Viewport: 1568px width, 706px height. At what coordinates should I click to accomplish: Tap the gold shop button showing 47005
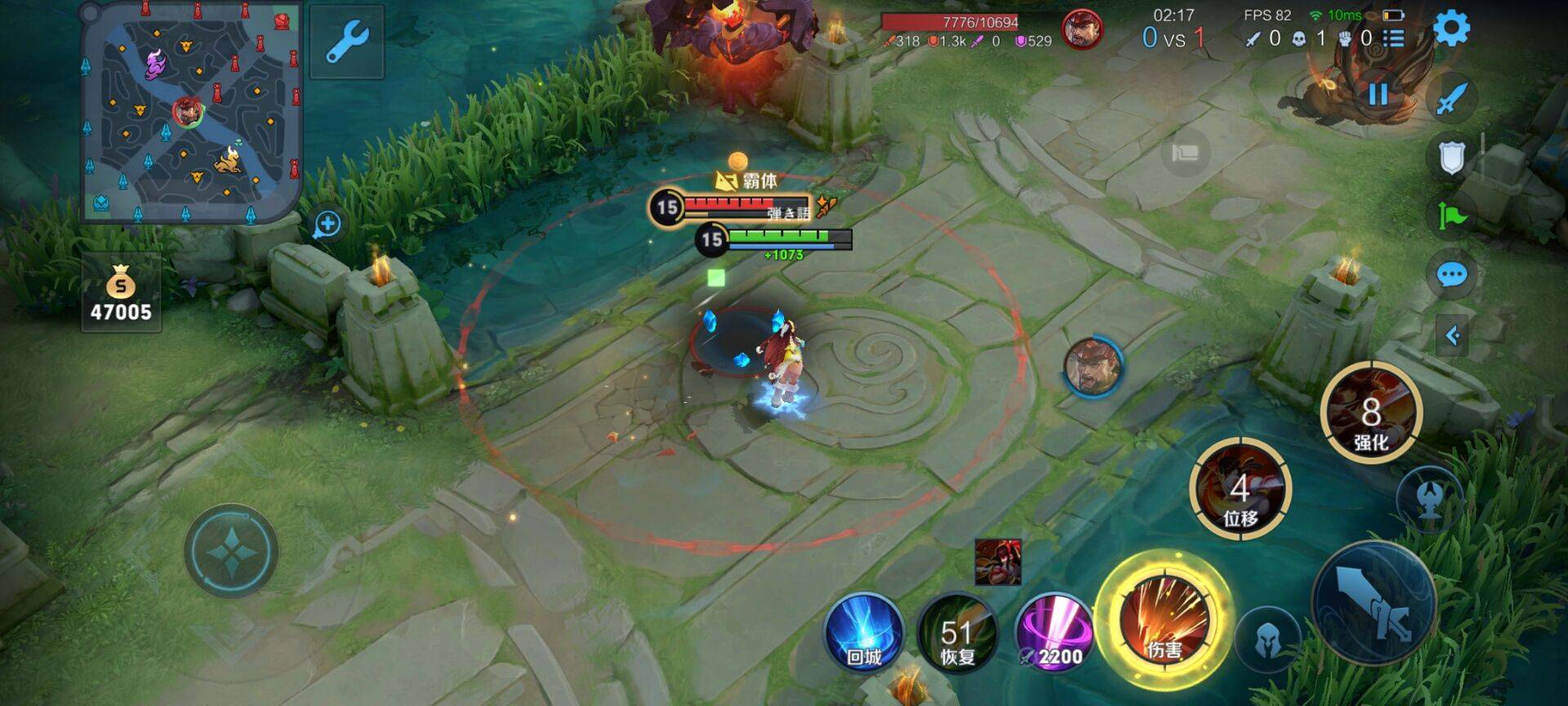click(121, 293)
